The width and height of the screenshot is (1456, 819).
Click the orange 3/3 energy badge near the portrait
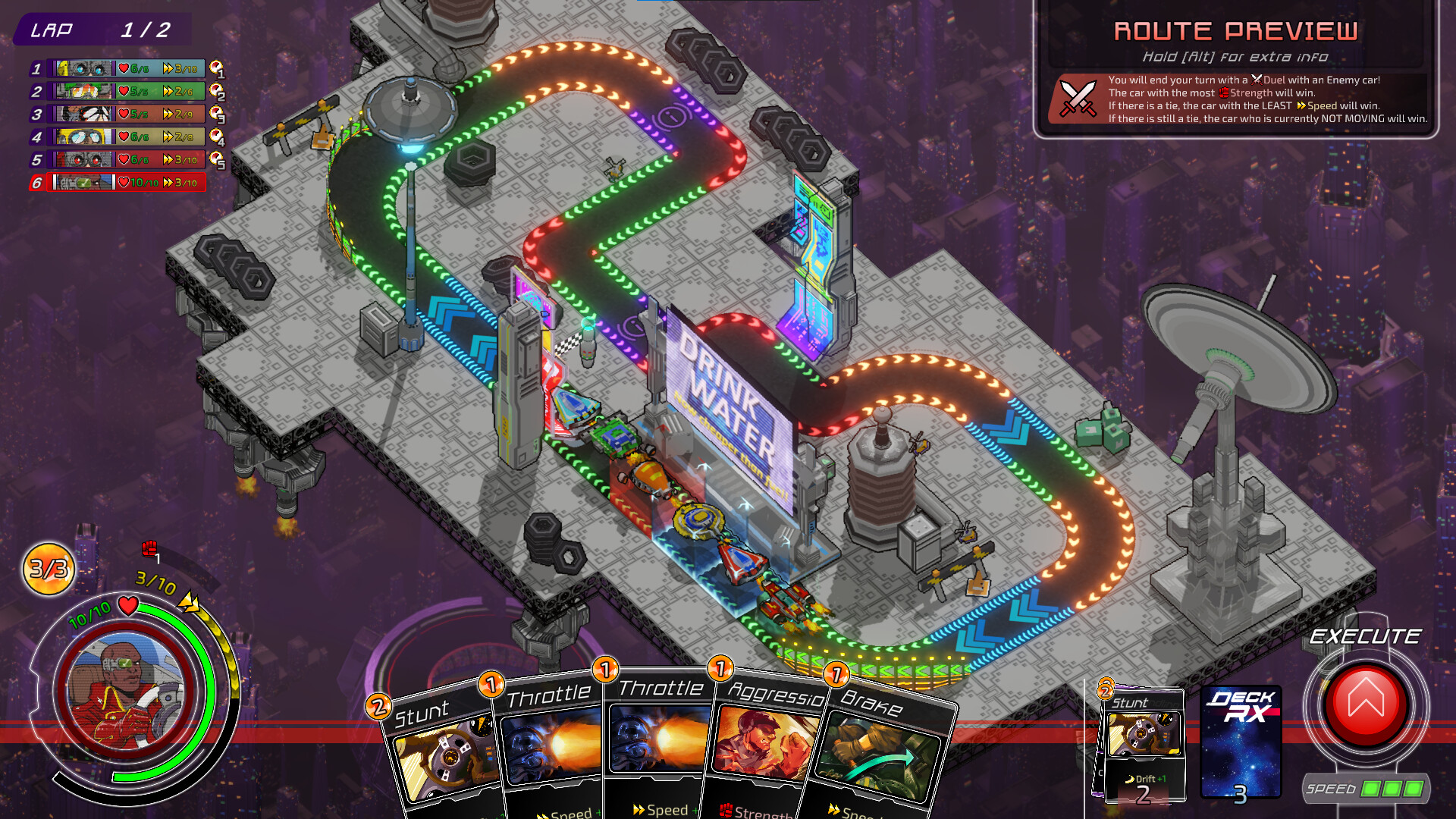click(47, 567)
